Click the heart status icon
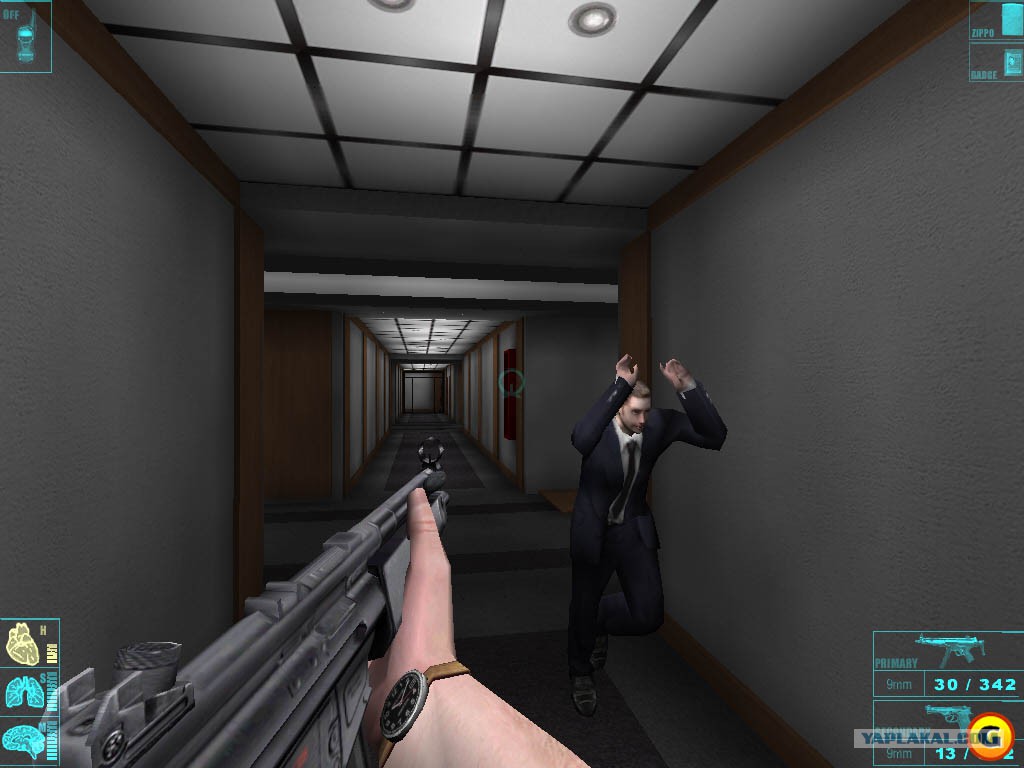 (x=22, y=645)
